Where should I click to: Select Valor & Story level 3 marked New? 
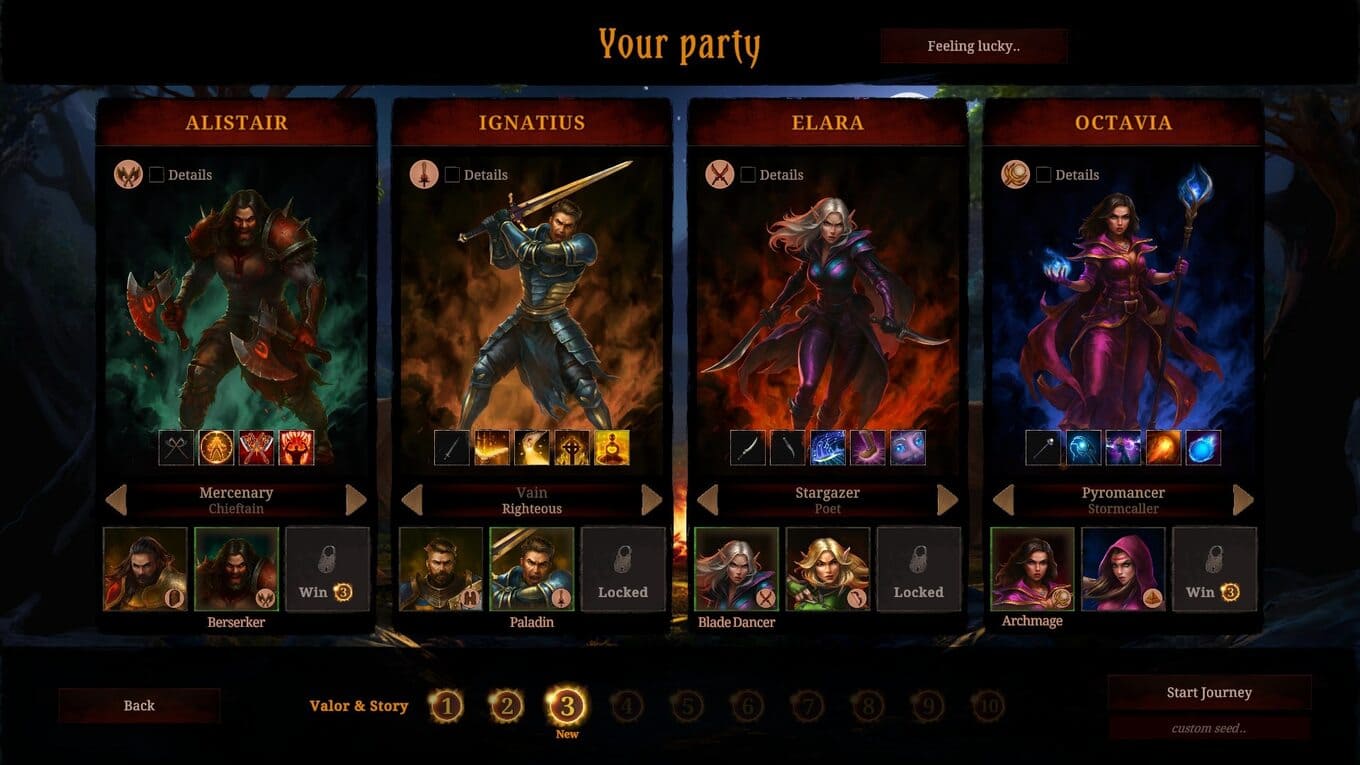(x=567, y=707)
